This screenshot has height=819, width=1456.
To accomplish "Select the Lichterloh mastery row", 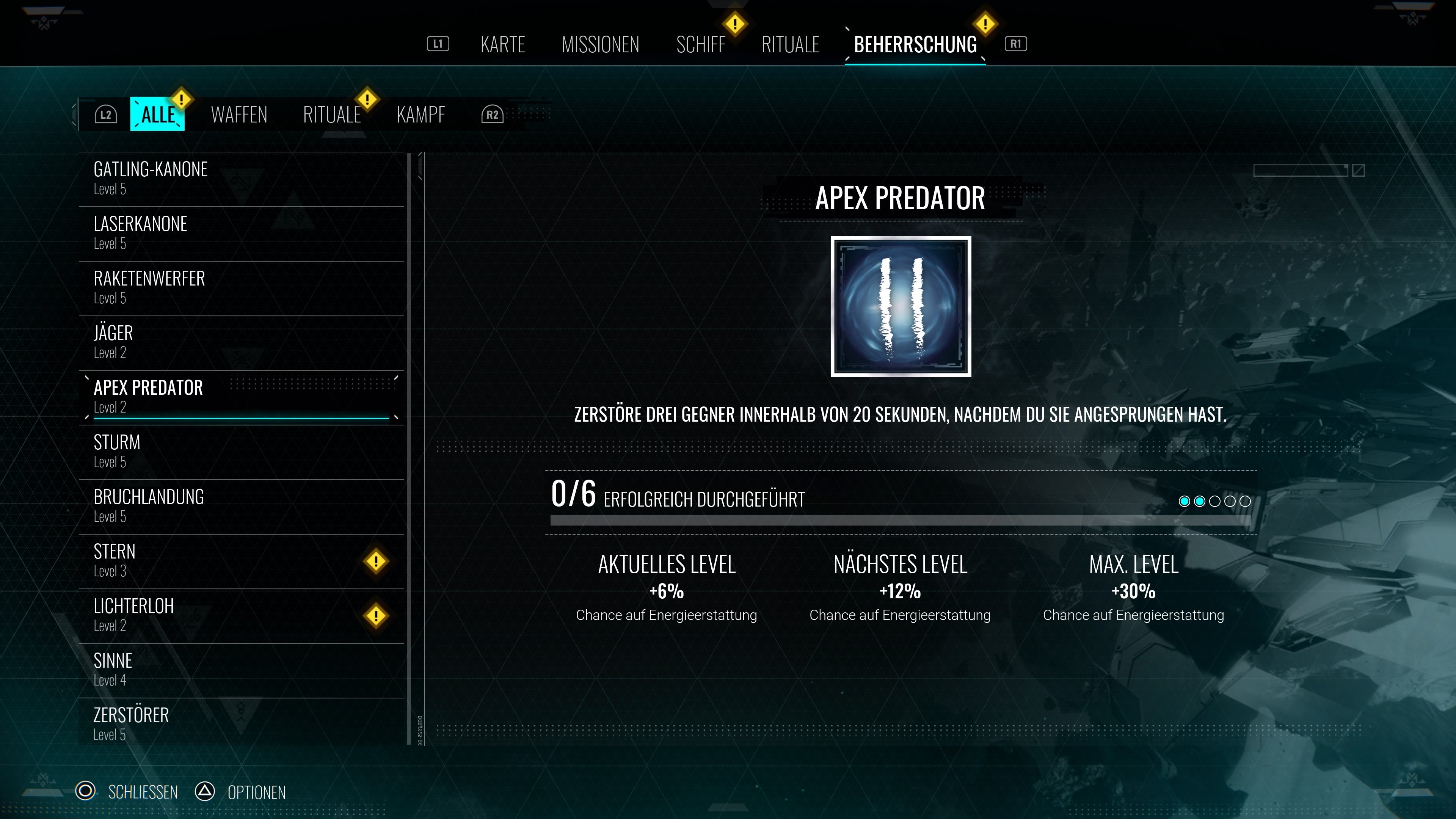I will point(242,615).
